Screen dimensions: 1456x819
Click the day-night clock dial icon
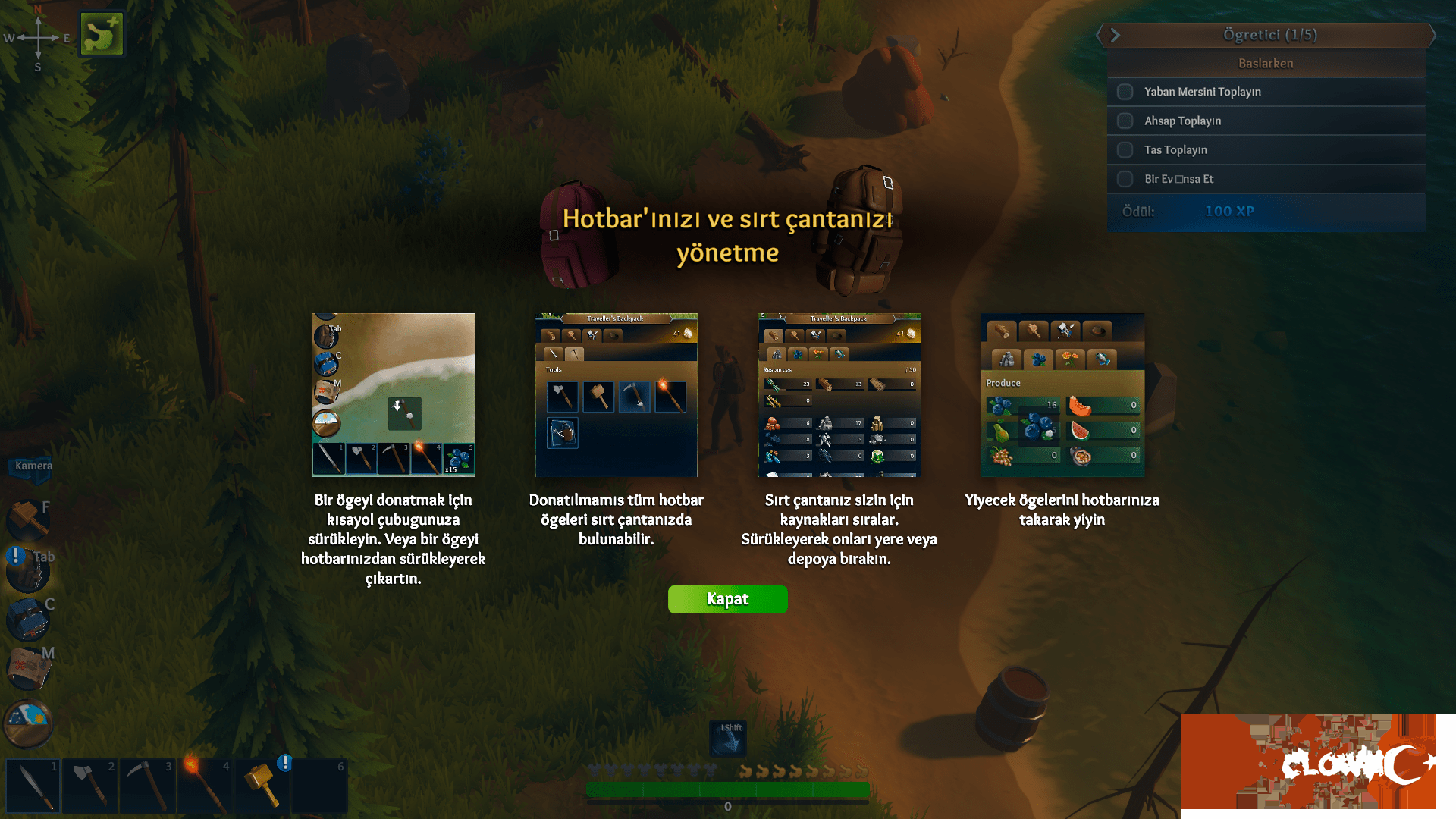pyautogui.click(x=27, y=724)
